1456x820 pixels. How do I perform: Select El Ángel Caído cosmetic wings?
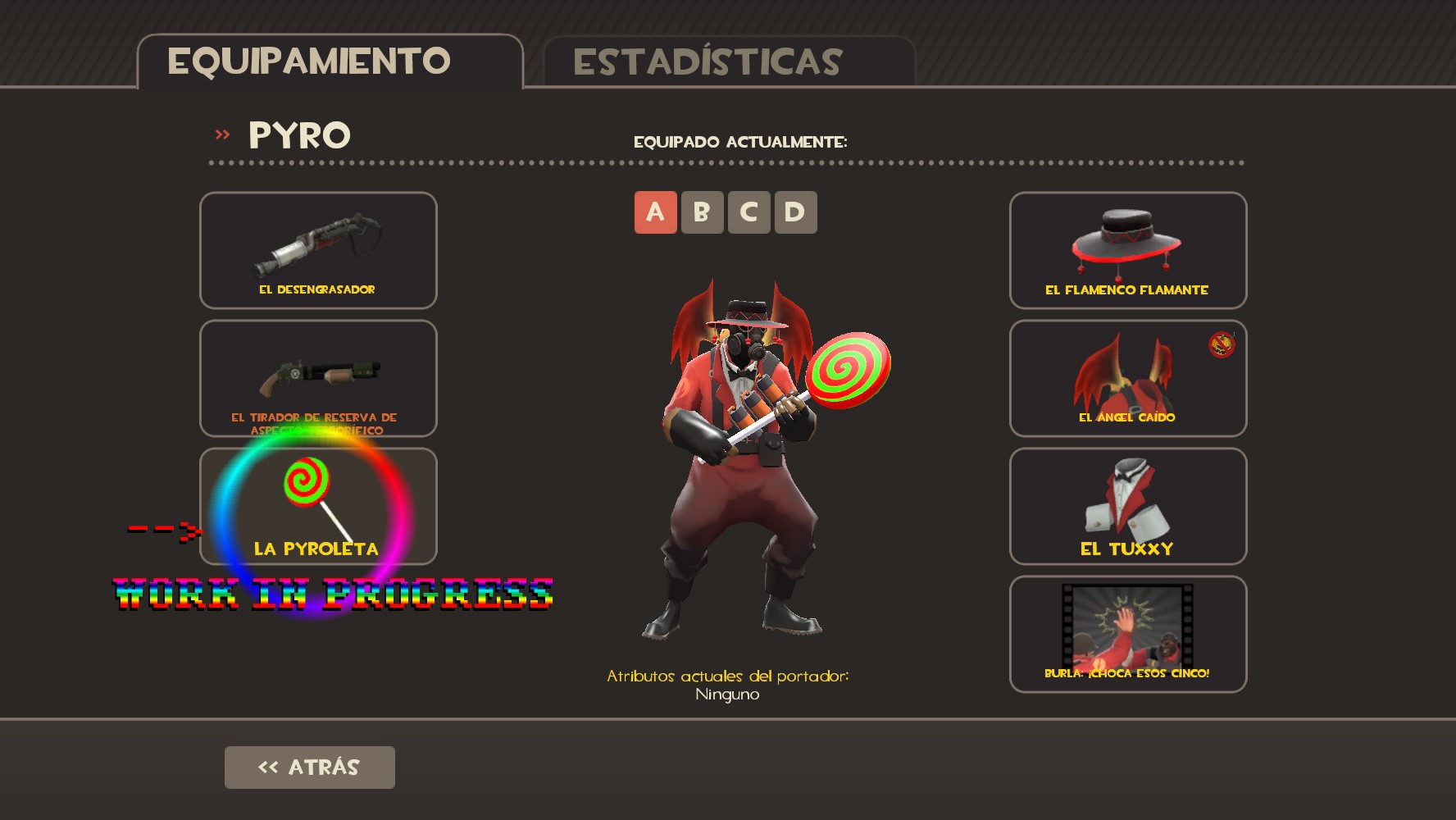1127,377
